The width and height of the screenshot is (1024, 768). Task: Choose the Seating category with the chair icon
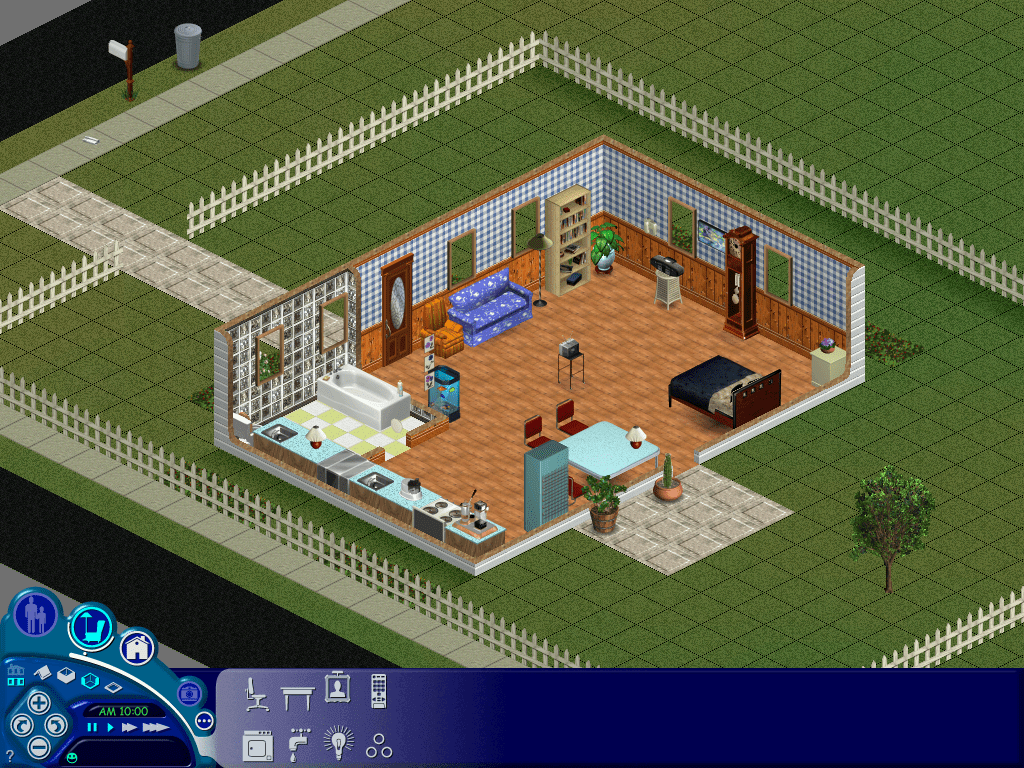click(257, 692)
